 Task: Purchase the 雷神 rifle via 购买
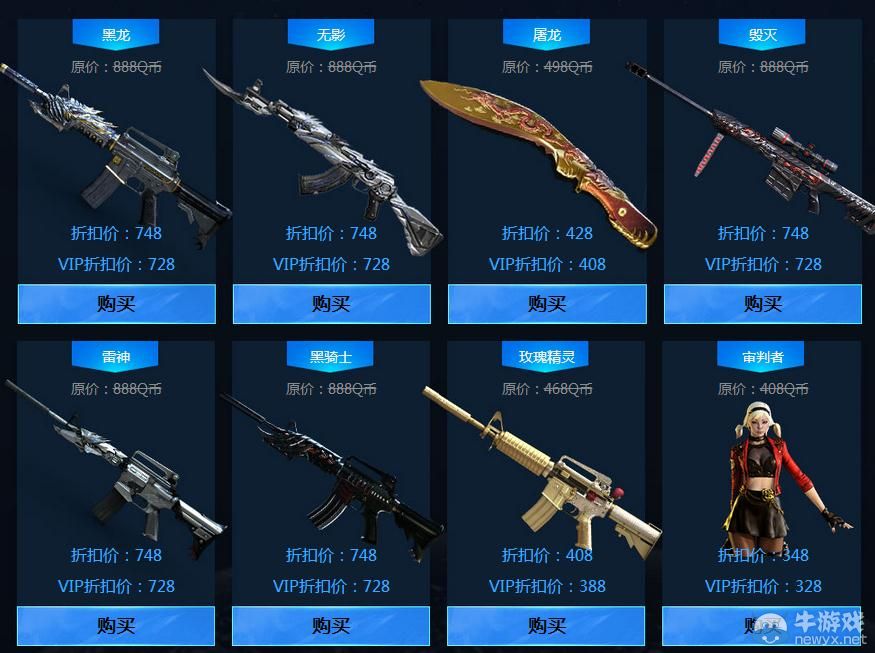point(116,626)
